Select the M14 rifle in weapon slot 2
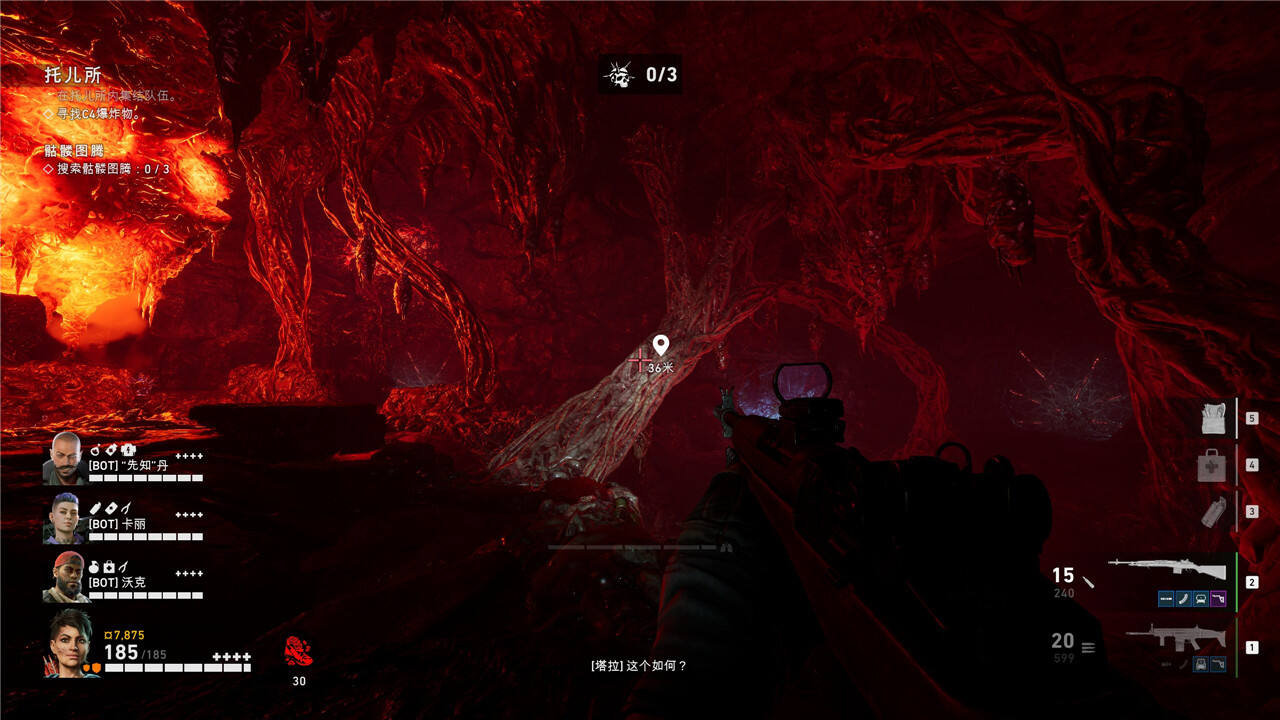Viewport: 1280px width, 720px height. [x=1167, y=570]
